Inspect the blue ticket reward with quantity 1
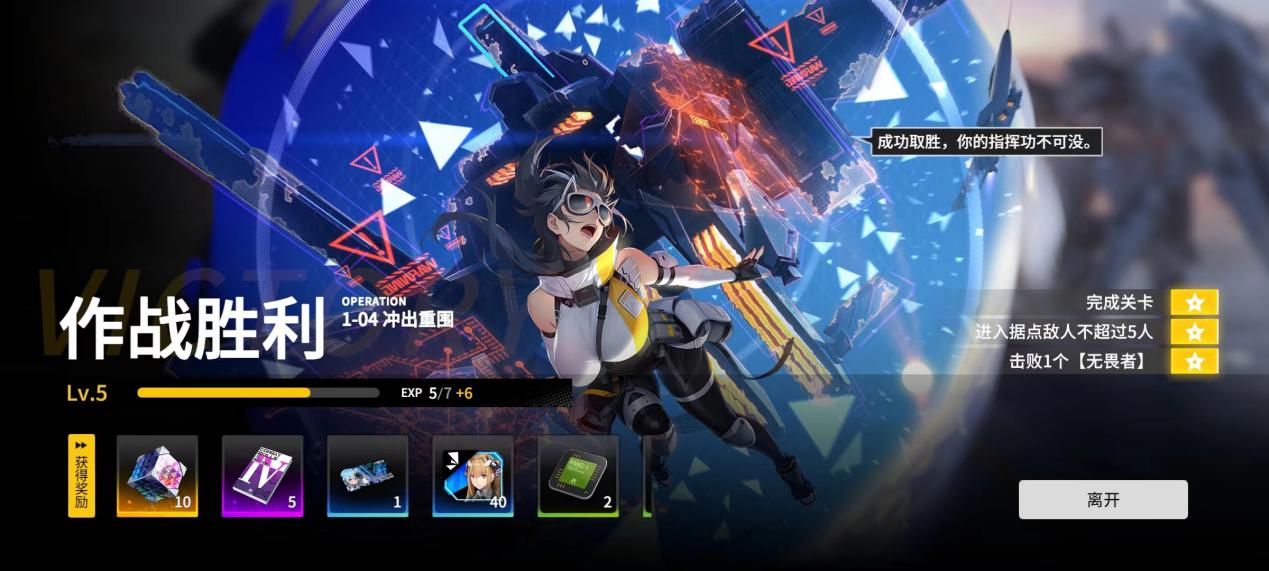Image resolution: width=1269 pixels, height=571 pixels. (367, 475)
